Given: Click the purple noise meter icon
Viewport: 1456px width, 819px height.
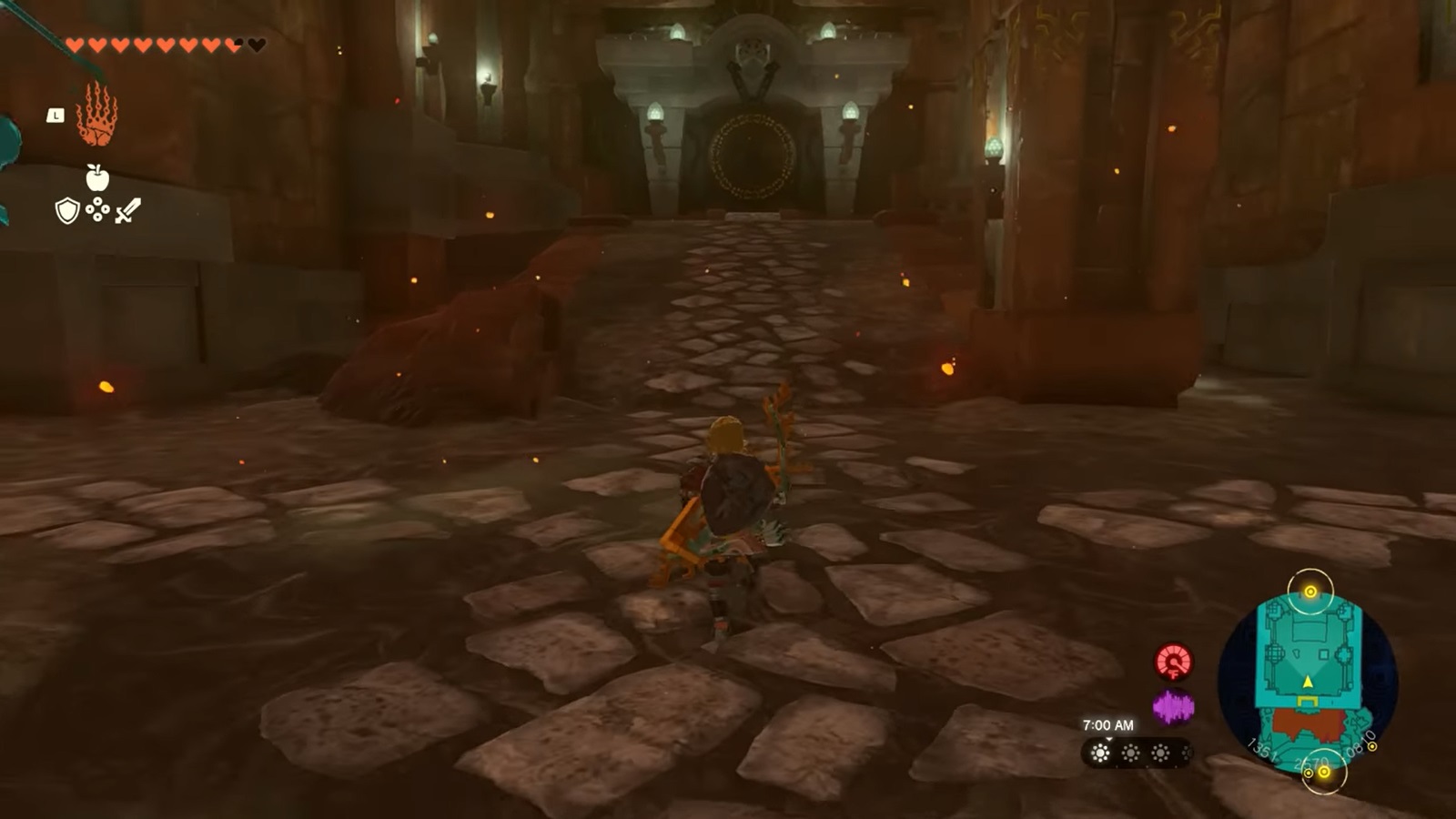Looking at the screenshot, I should pos(1173,706).
